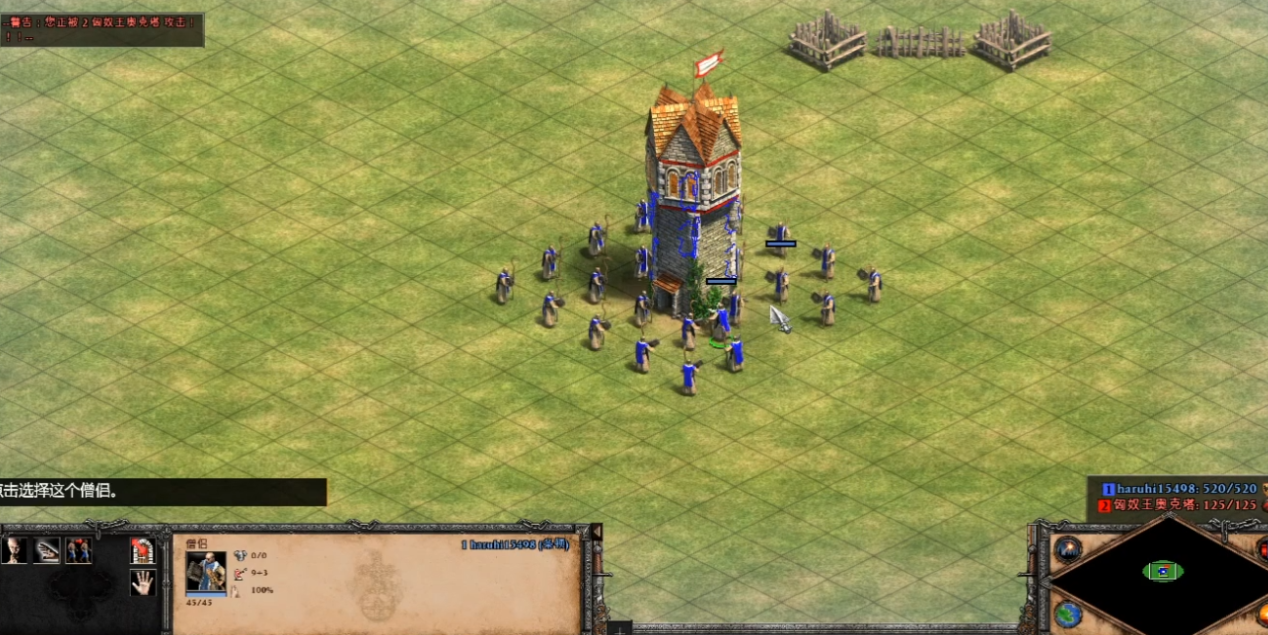Click the open hand stop command
The height and width of the screenshot is (635, 1268).
click(x=142, y=582)
